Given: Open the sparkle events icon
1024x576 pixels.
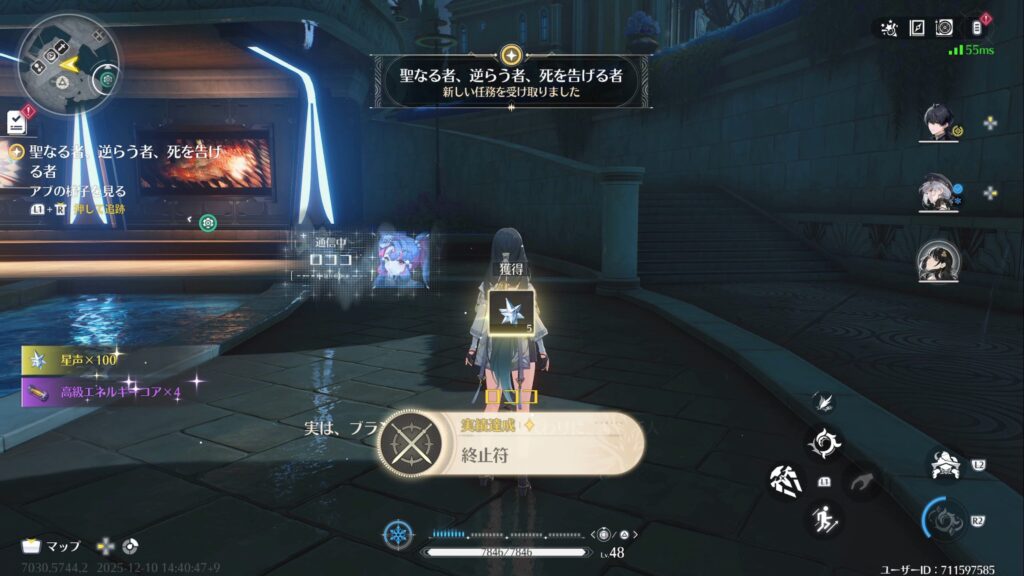Looking at the screenshot, I should (x=889, y=28).
